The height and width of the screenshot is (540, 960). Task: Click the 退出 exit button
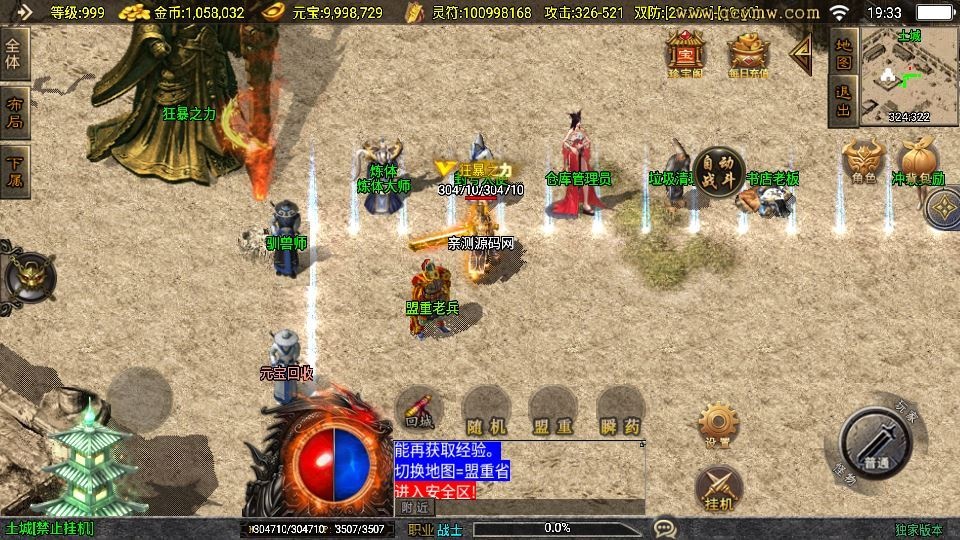pos(844,101)
